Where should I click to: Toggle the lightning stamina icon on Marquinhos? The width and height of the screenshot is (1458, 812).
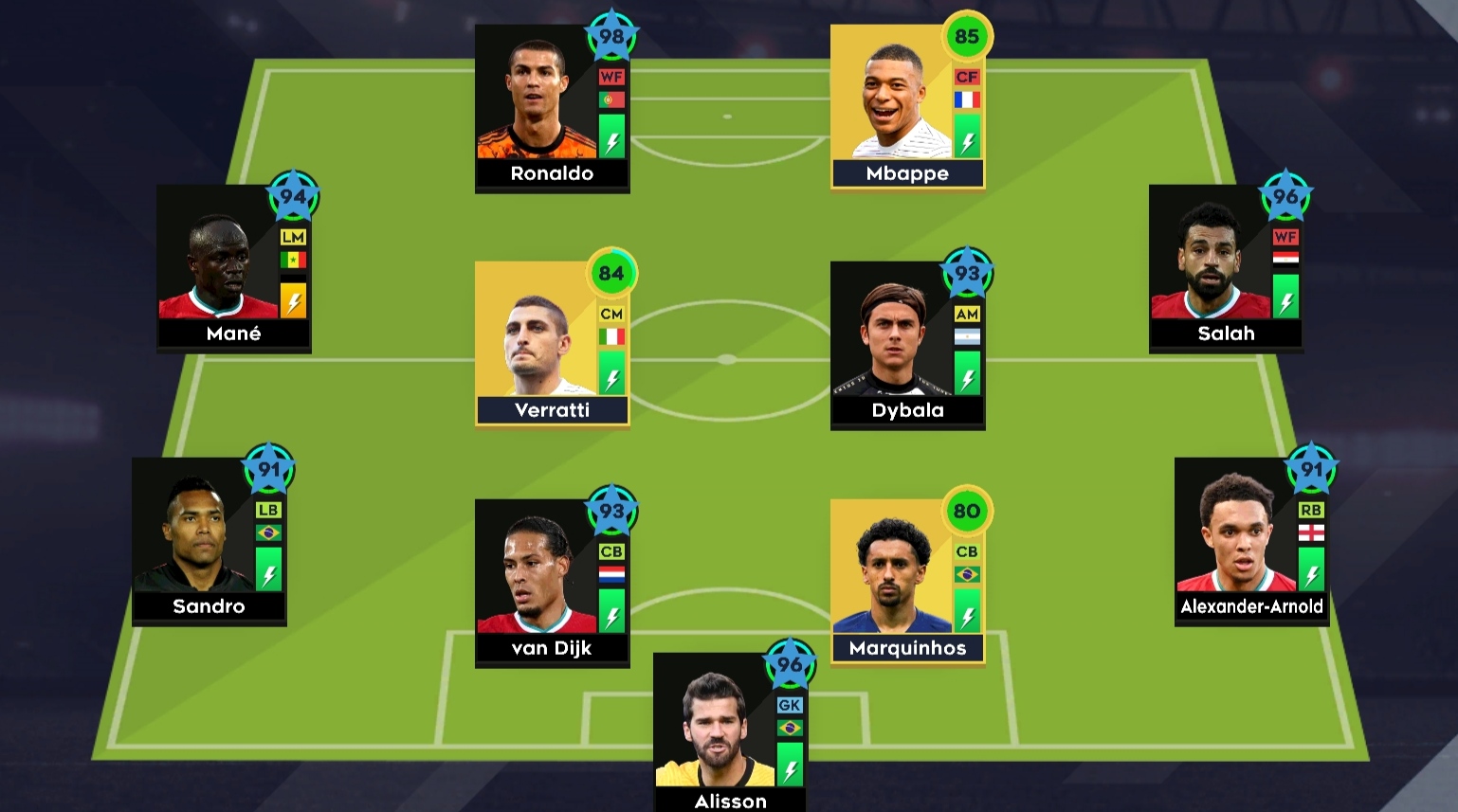point(966,614)
